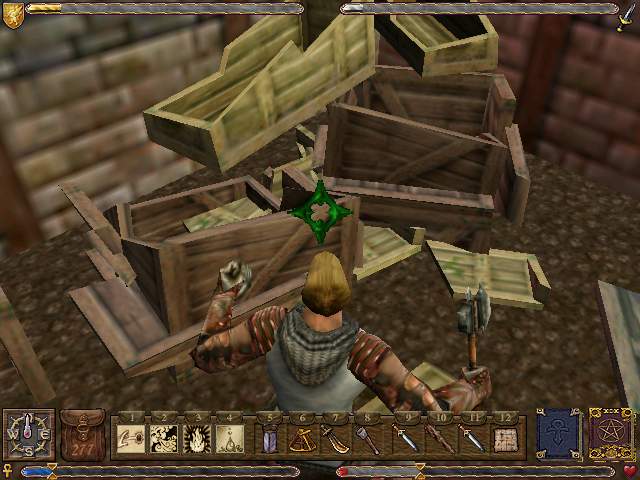Use the blue potion in slot 5
Viewport: 640px width, 480px height.
[269, 438]
